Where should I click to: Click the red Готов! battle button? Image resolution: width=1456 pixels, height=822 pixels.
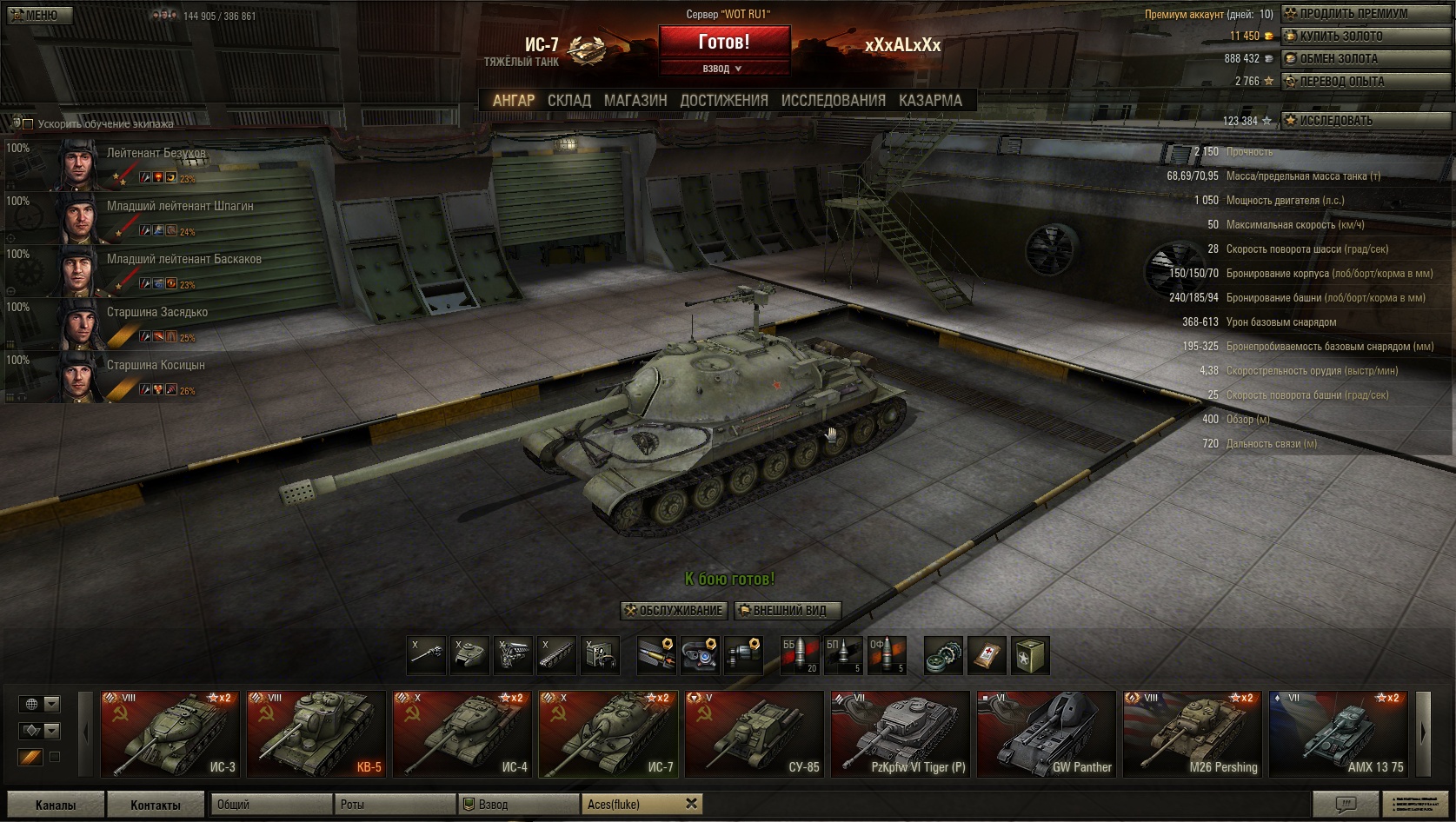point(723,42)
